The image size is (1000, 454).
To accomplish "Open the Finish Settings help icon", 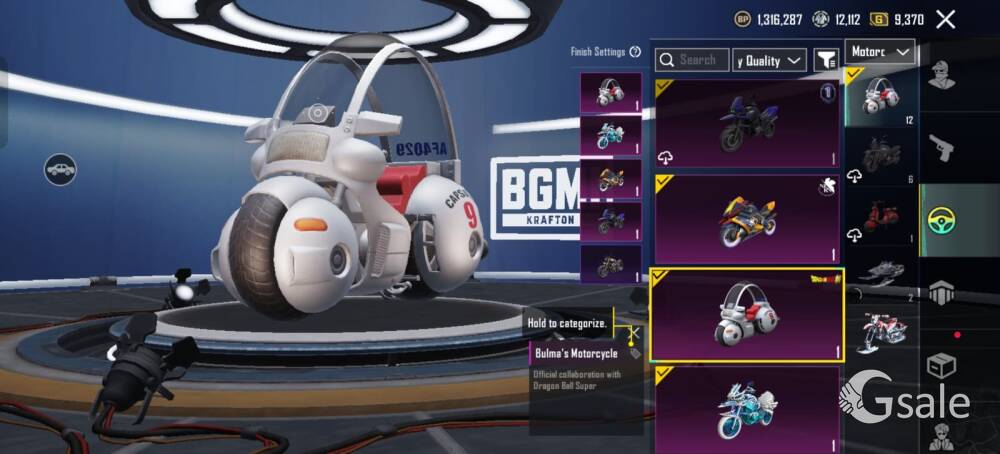I will tap(635, 52).
